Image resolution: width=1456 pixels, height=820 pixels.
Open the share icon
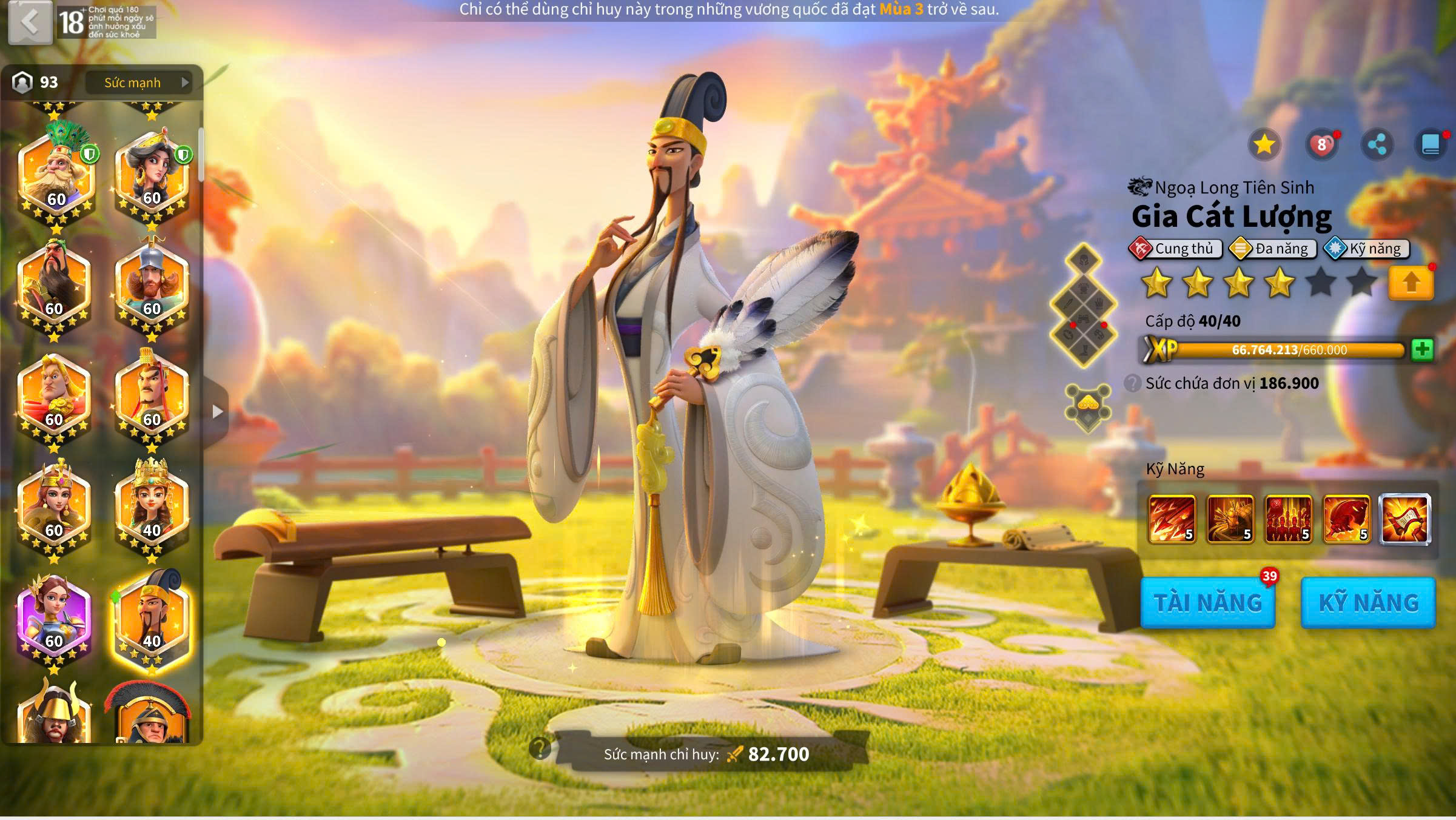click(x=1377, y=145)
